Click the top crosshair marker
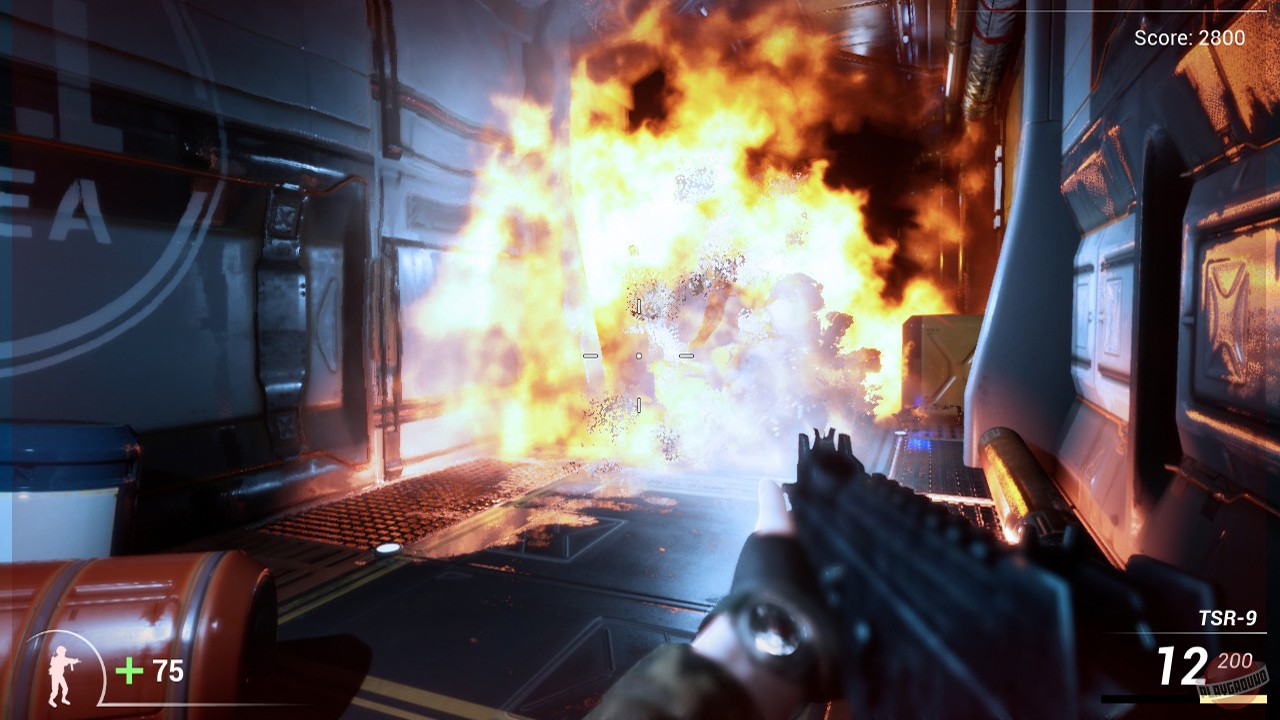 click(639, 306)
